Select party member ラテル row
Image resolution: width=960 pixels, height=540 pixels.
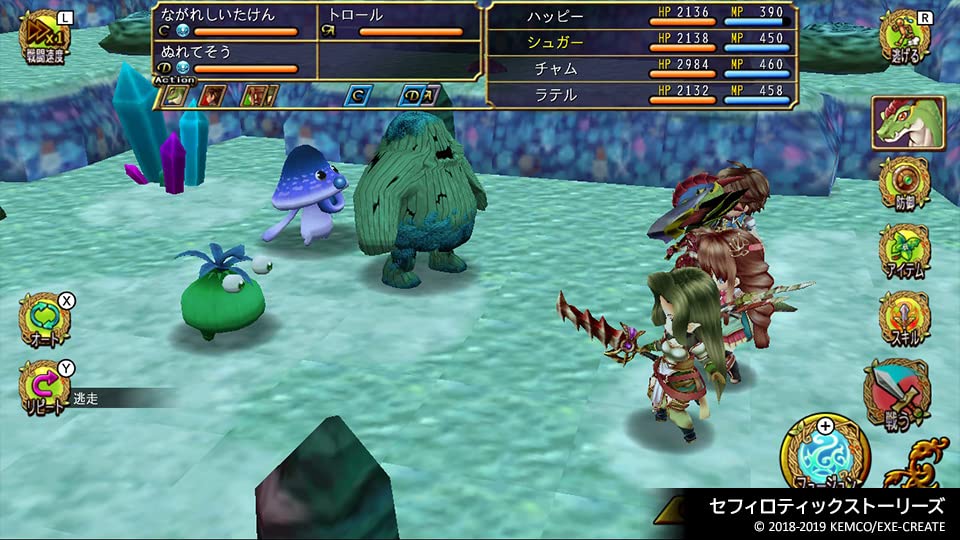[x=642, y=94]
